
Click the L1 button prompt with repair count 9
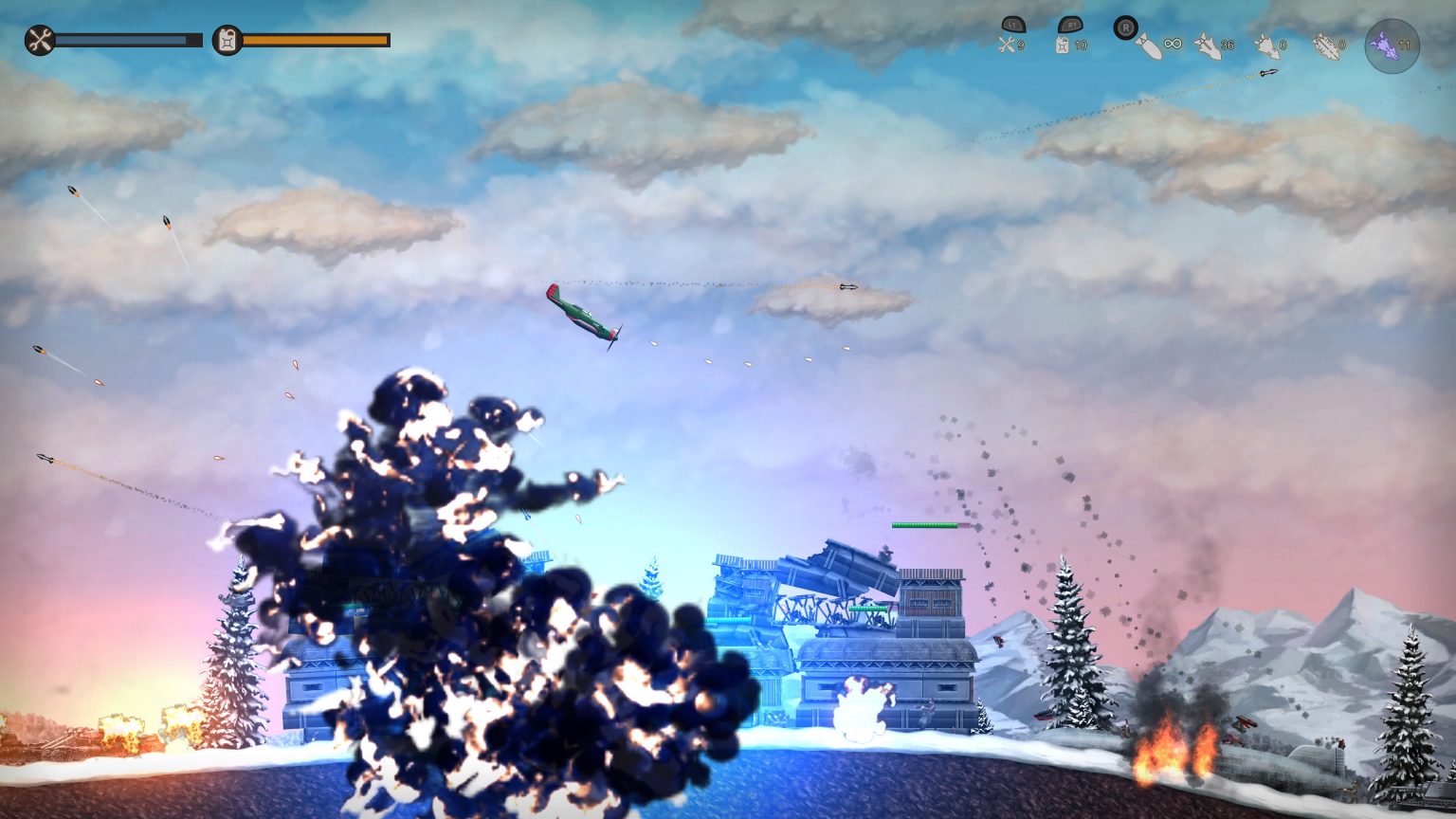1013,27
